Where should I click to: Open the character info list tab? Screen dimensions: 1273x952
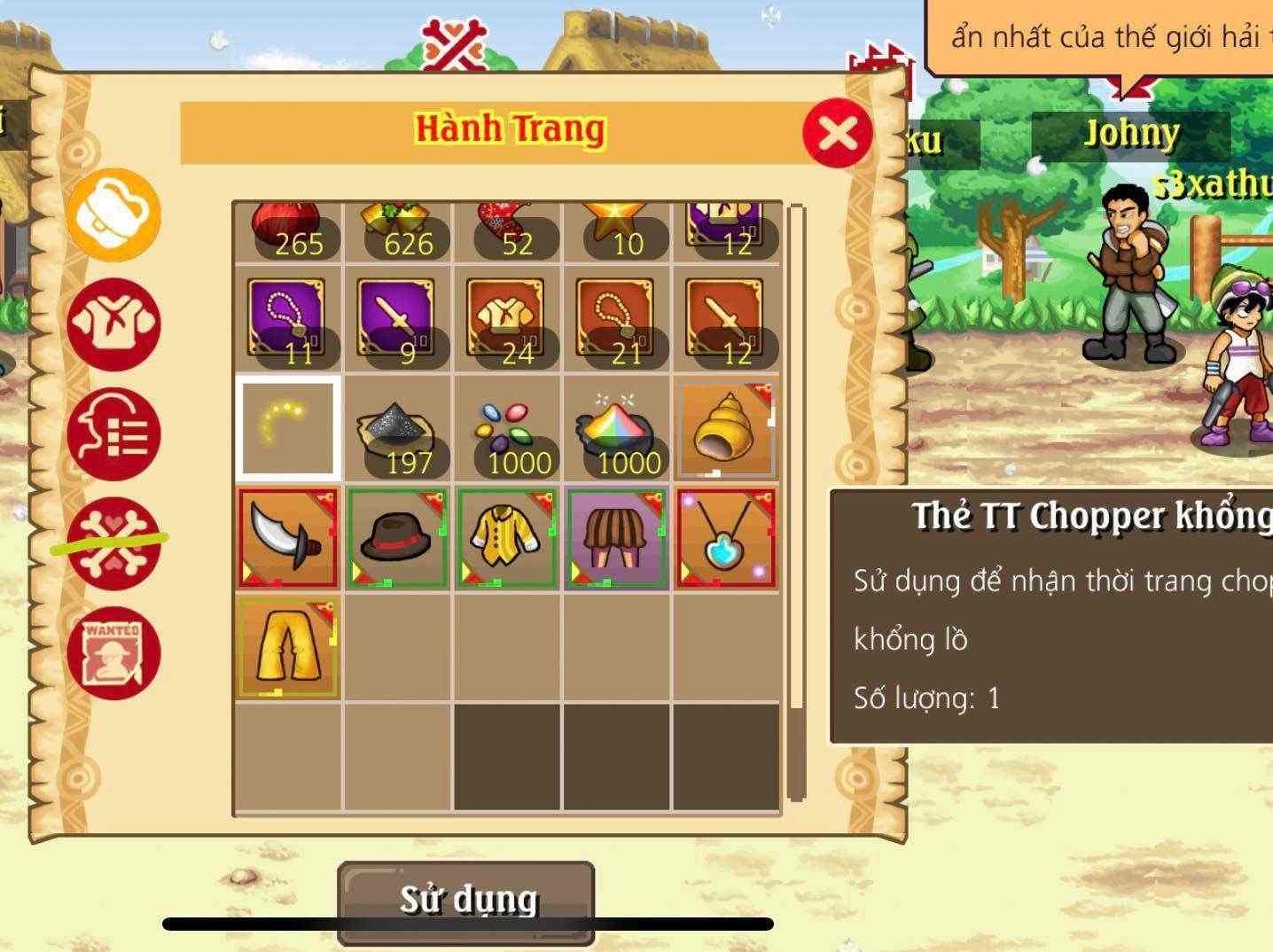click(113, 434)
